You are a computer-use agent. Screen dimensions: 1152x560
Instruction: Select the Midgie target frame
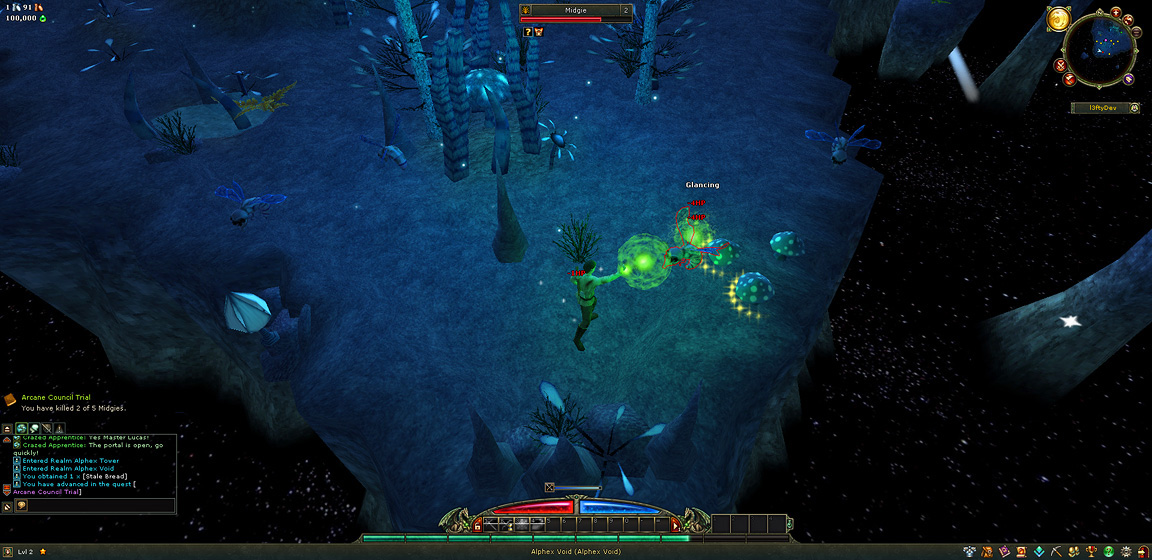pyautogui.click(x=575, y=11)
